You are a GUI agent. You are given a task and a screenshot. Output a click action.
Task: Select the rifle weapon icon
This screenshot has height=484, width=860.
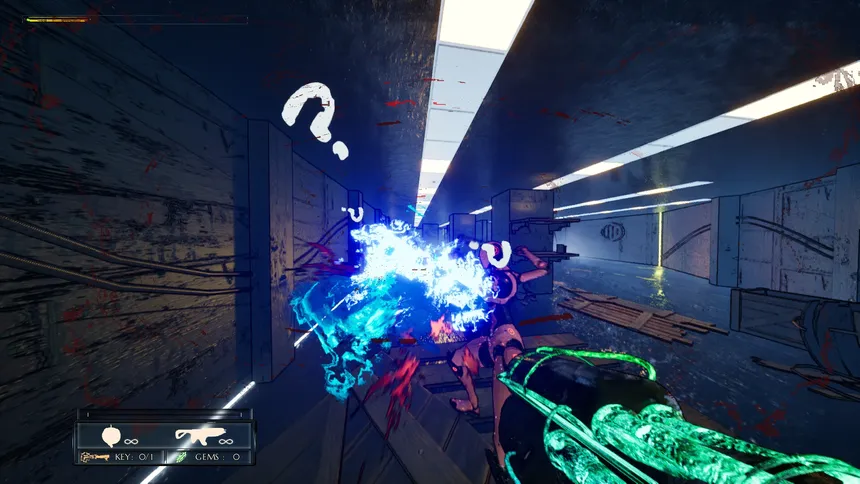pos(196,435)
